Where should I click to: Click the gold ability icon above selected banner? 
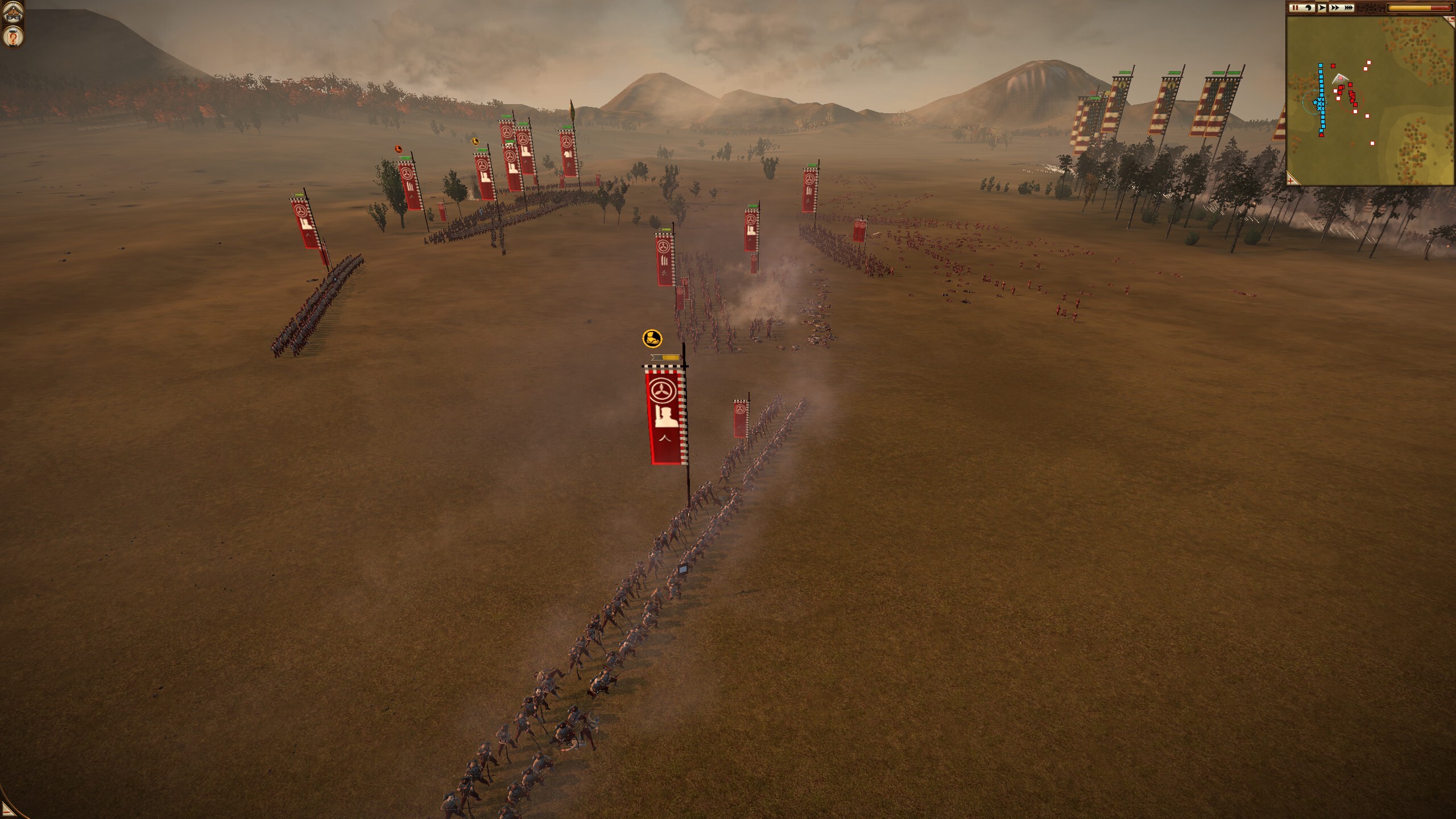[x=652, y=338]
